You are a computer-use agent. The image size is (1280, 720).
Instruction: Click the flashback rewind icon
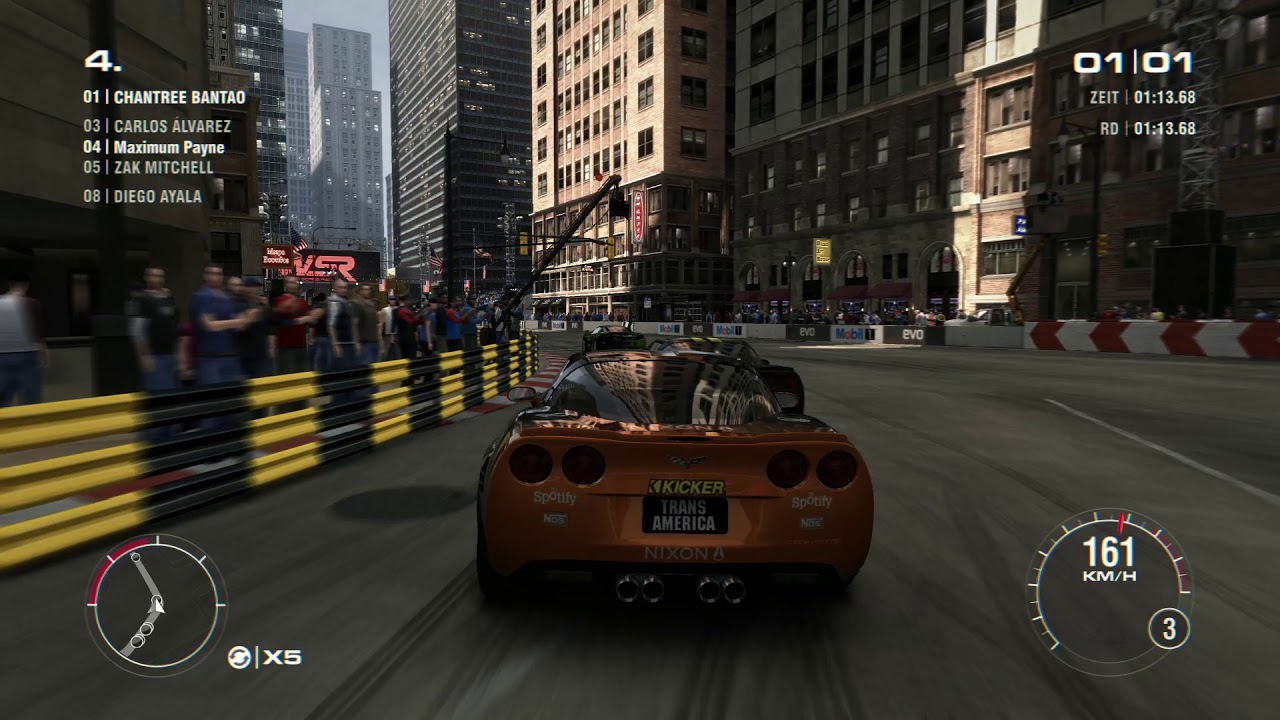[x=239, y=657]
